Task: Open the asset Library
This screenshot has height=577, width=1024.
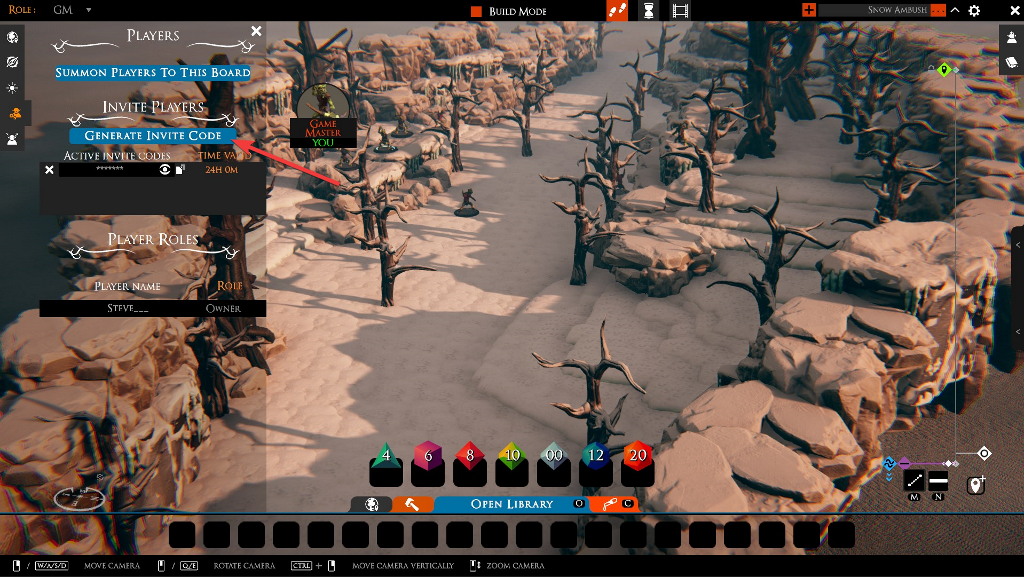Action: [x=511, y=504]
